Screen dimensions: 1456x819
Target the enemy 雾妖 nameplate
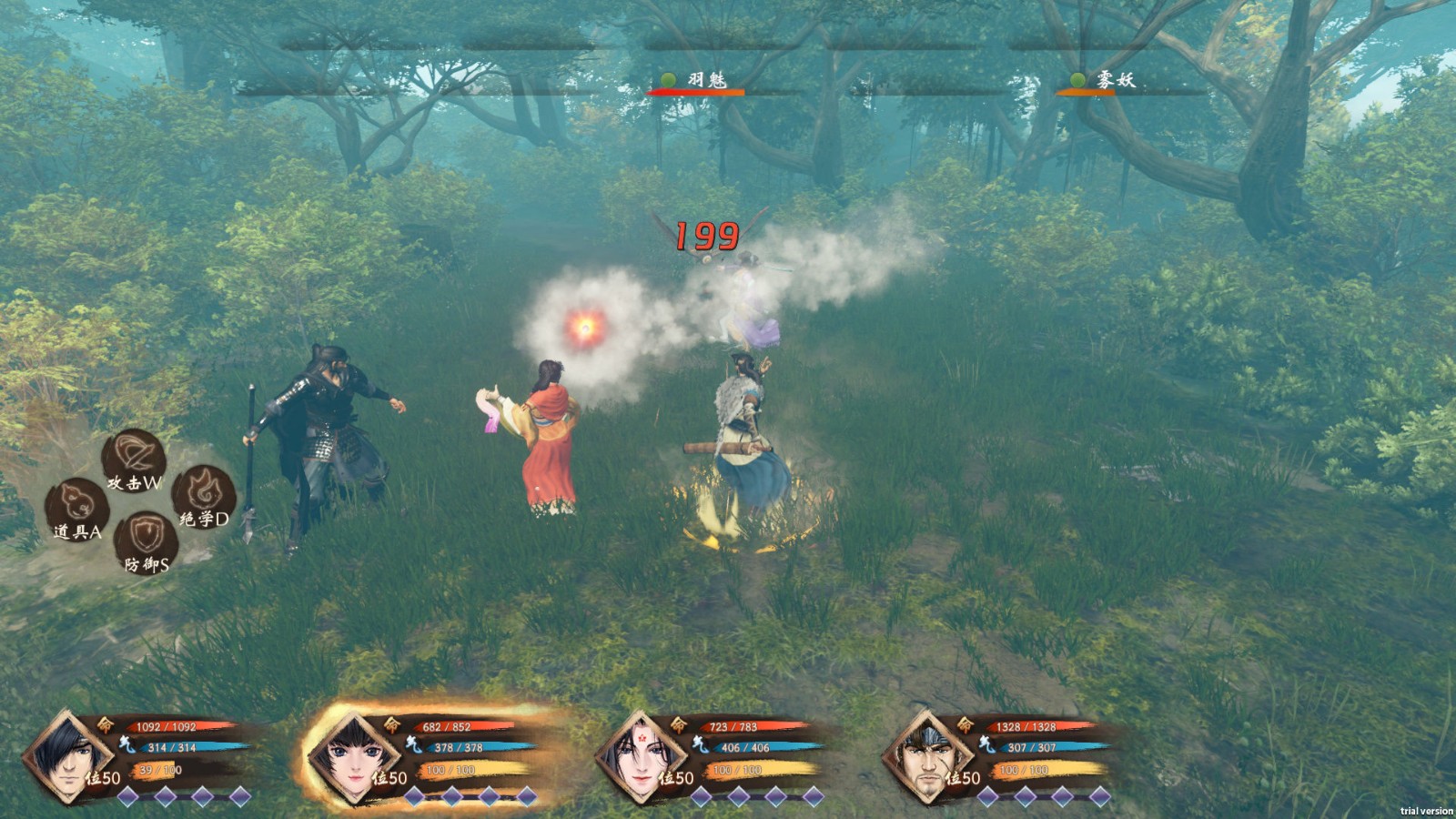1115,81
